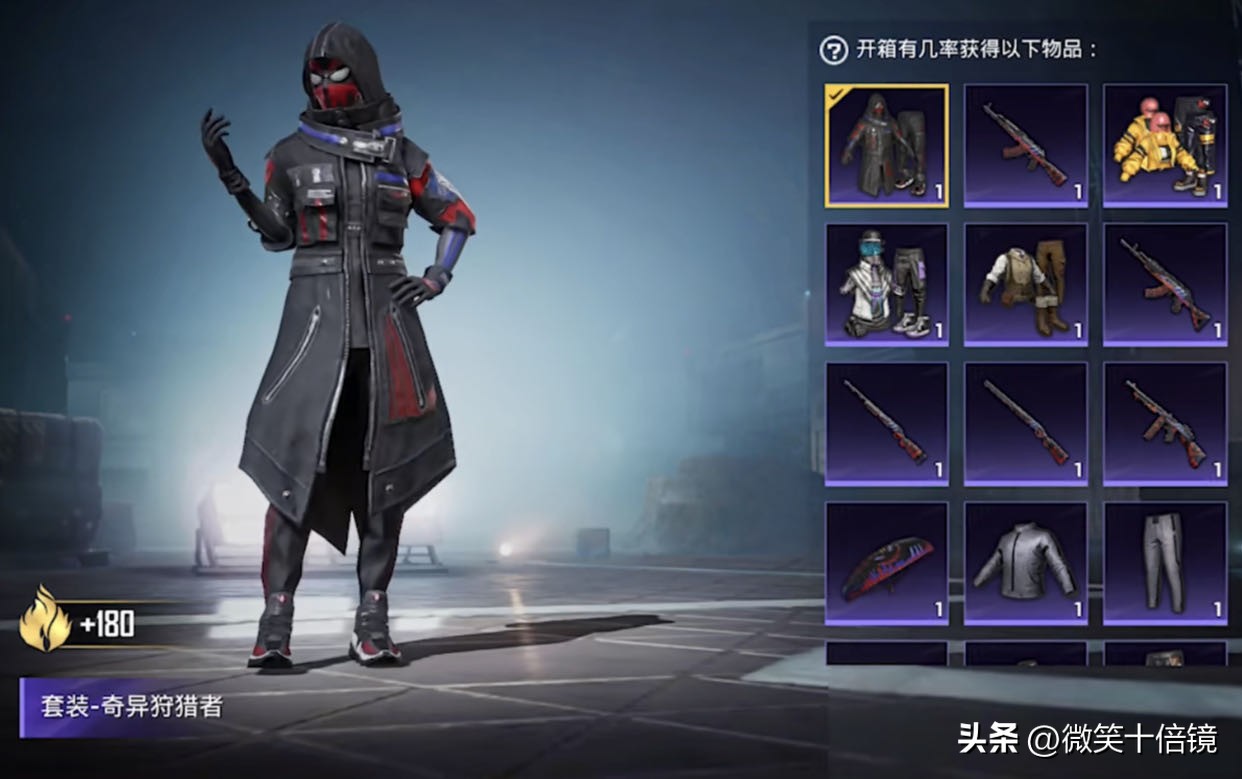1242x779 pixels.
Task: Preview the red and blue parachute skin
Action: (x=886, y=563)
